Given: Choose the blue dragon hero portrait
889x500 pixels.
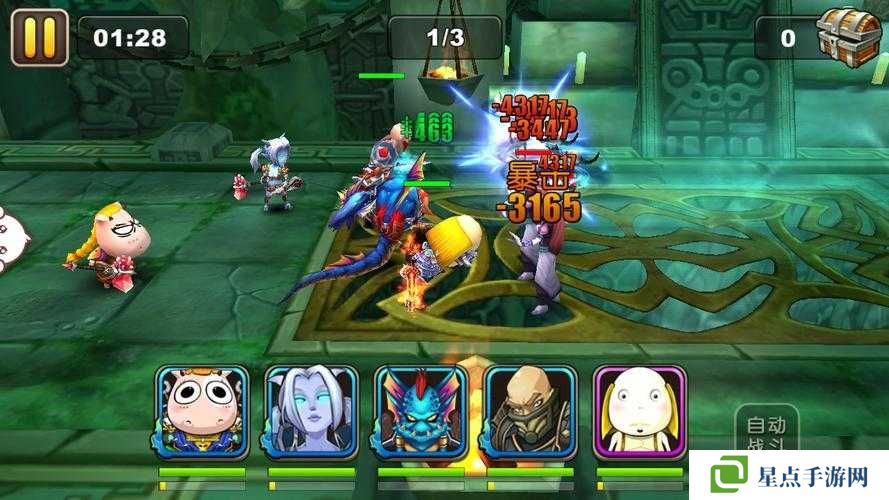Looking at the screenshot, I should tap(420, 411).
